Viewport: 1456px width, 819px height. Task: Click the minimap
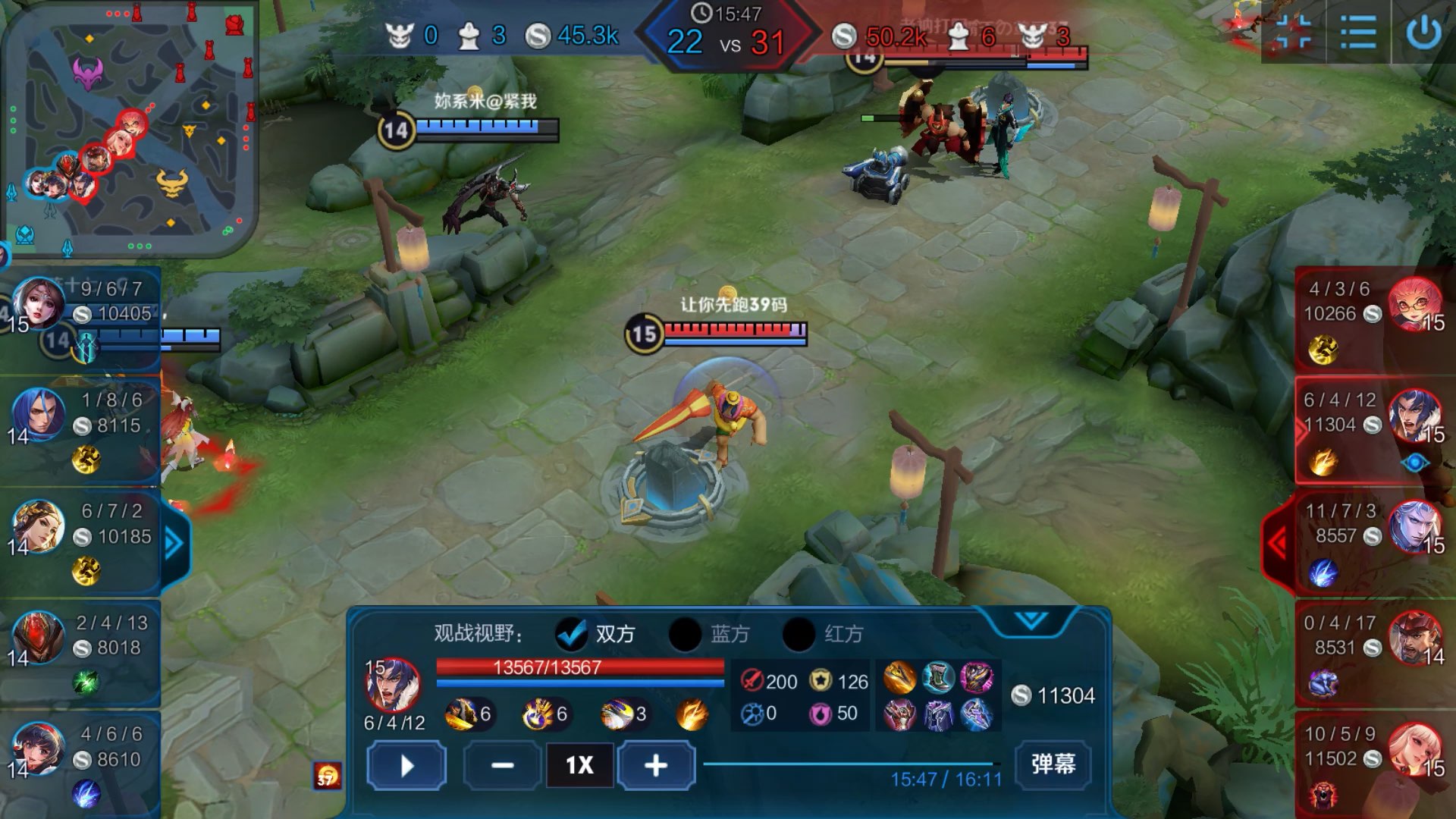tap(130, 129)
